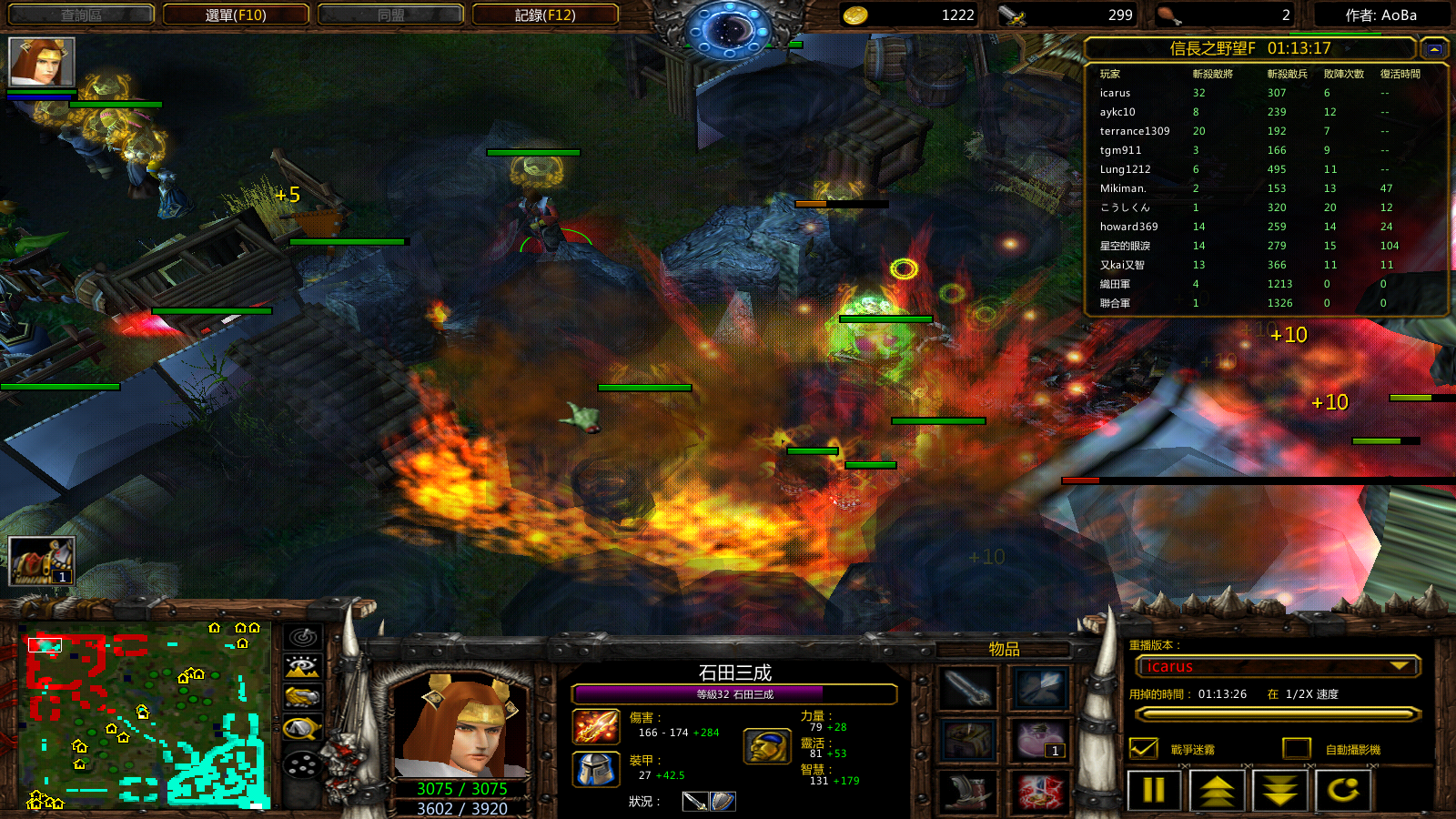Open the replay player dropdown showing icarus

(x=1278, y=667)
